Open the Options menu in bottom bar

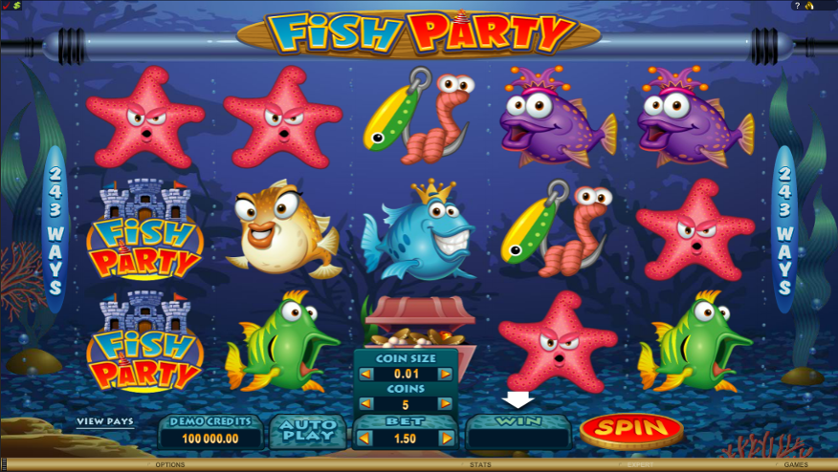[169, 465]
